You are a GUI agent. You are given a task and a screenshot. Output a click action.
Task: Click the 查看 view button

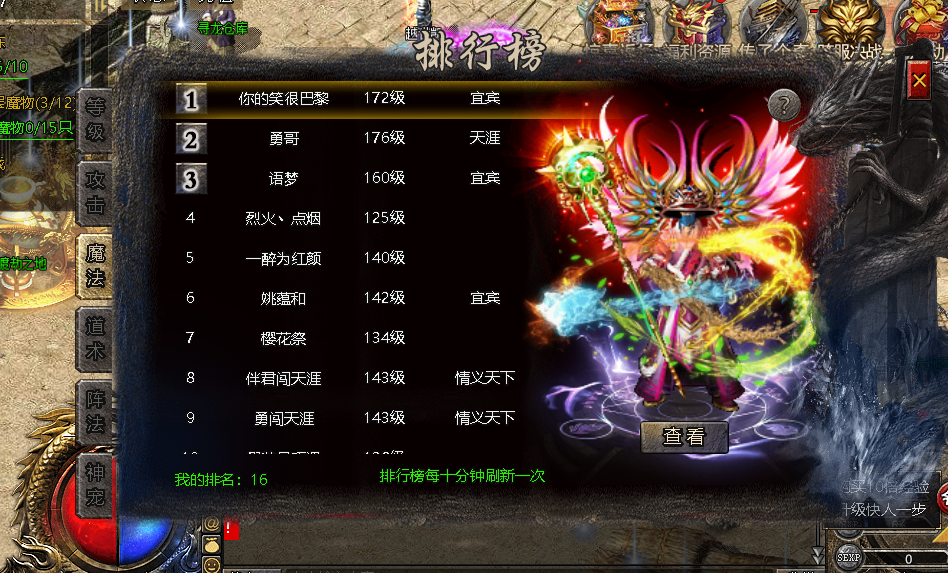pos(684,436)
